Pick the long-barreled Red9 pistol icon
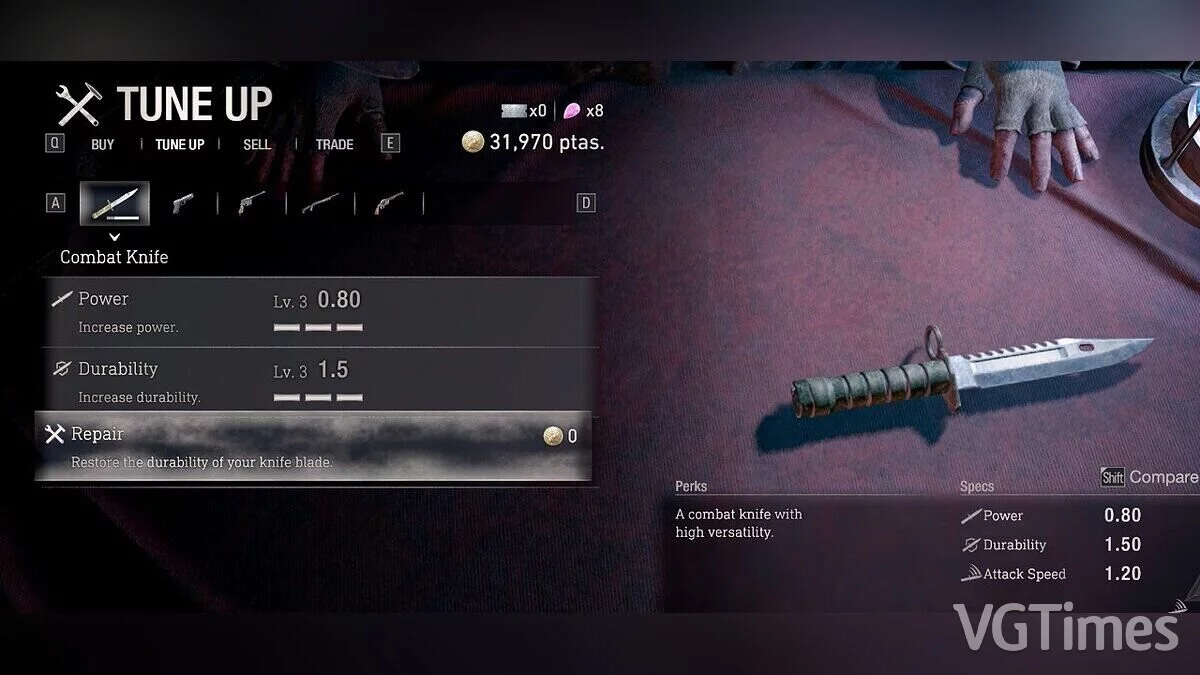Screen dimensions: 1200x675 pyautogui.click(x=251, y=203)
